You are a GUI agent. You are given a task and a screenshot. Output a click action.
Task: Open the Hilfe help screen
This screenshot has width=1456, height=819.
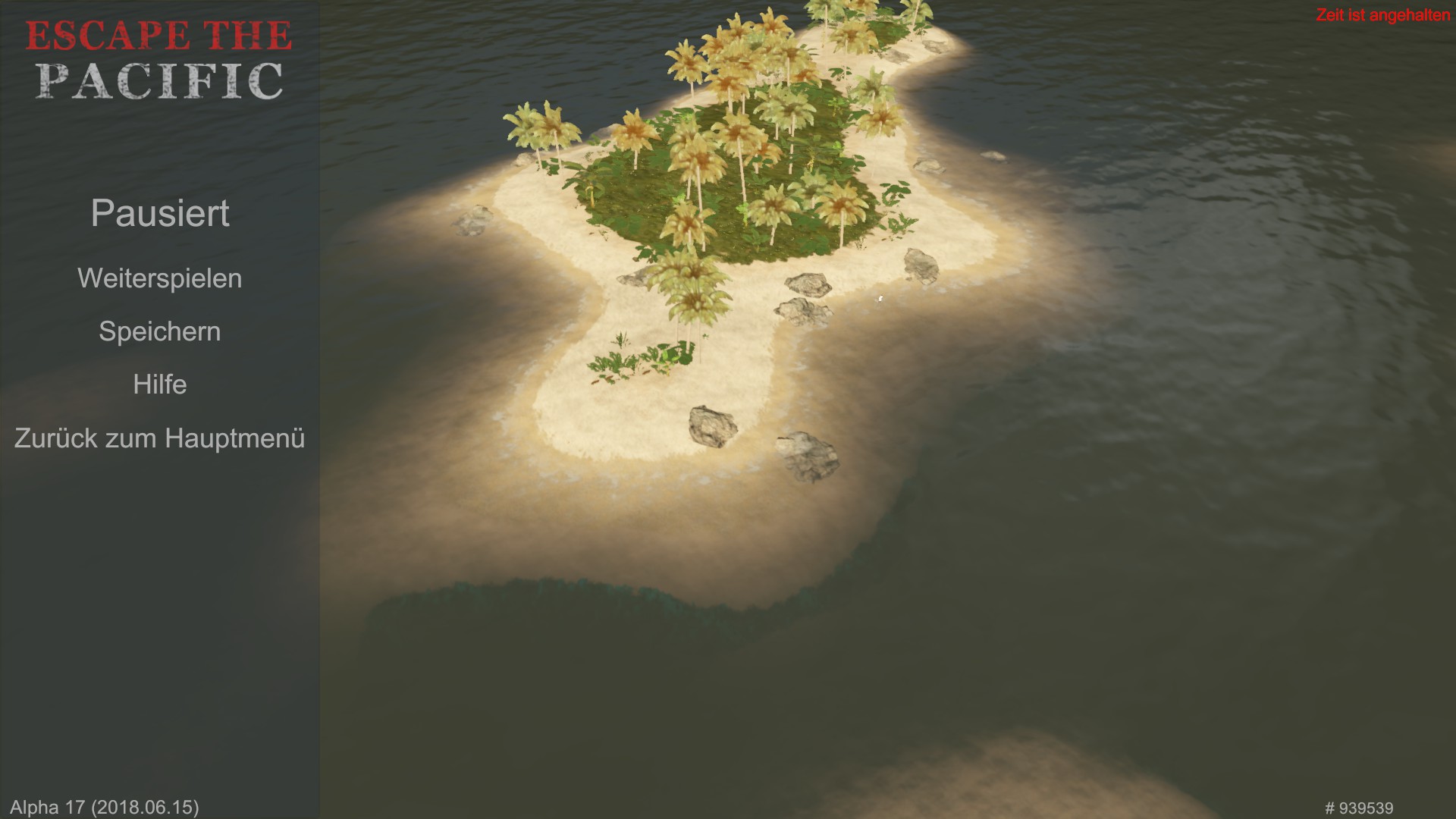159,384
